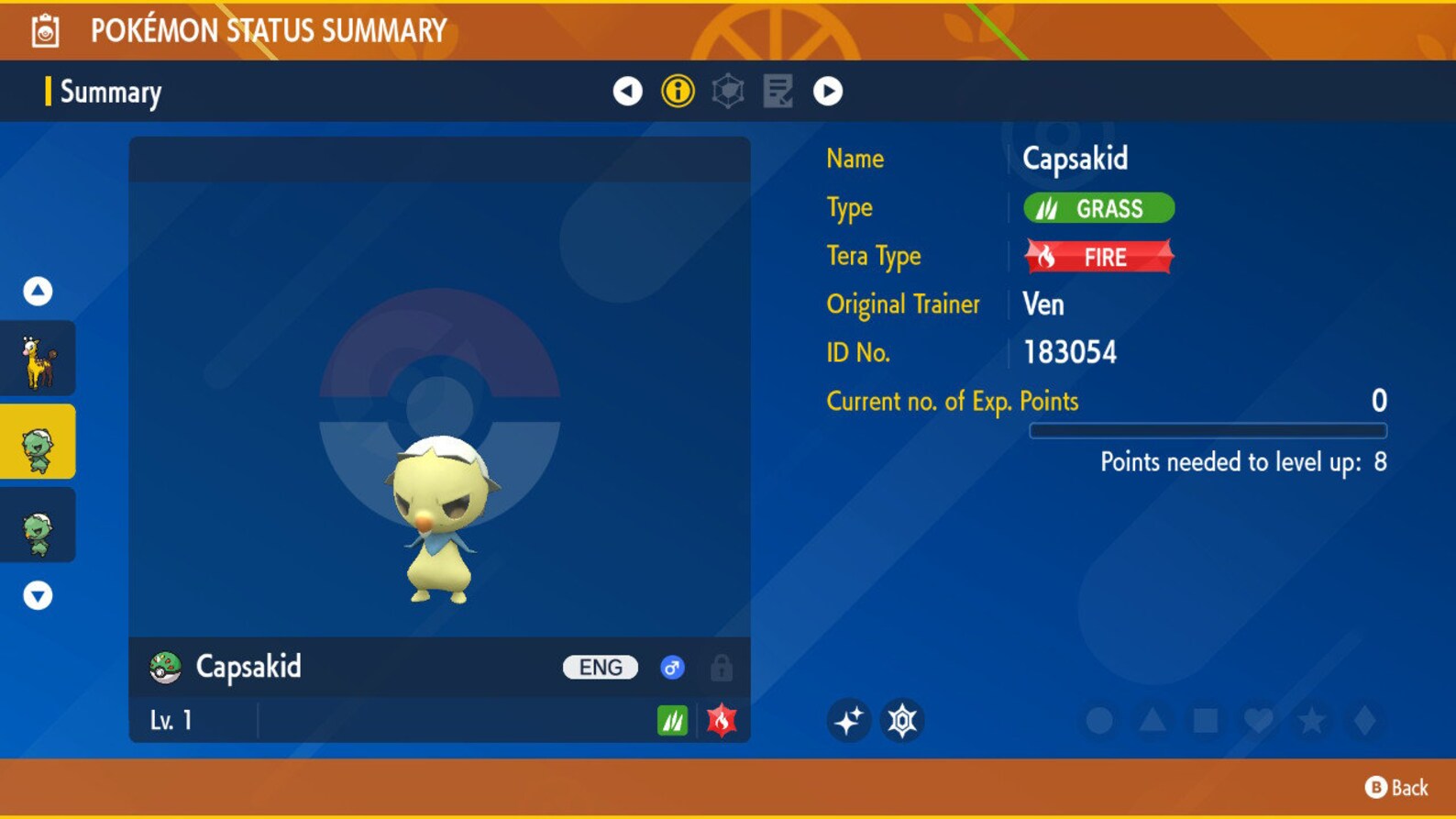This screenshot has width=1456, height=819.
Task: Click the Fire Tera icon near Lv. 1
Action: click(721, 721)
